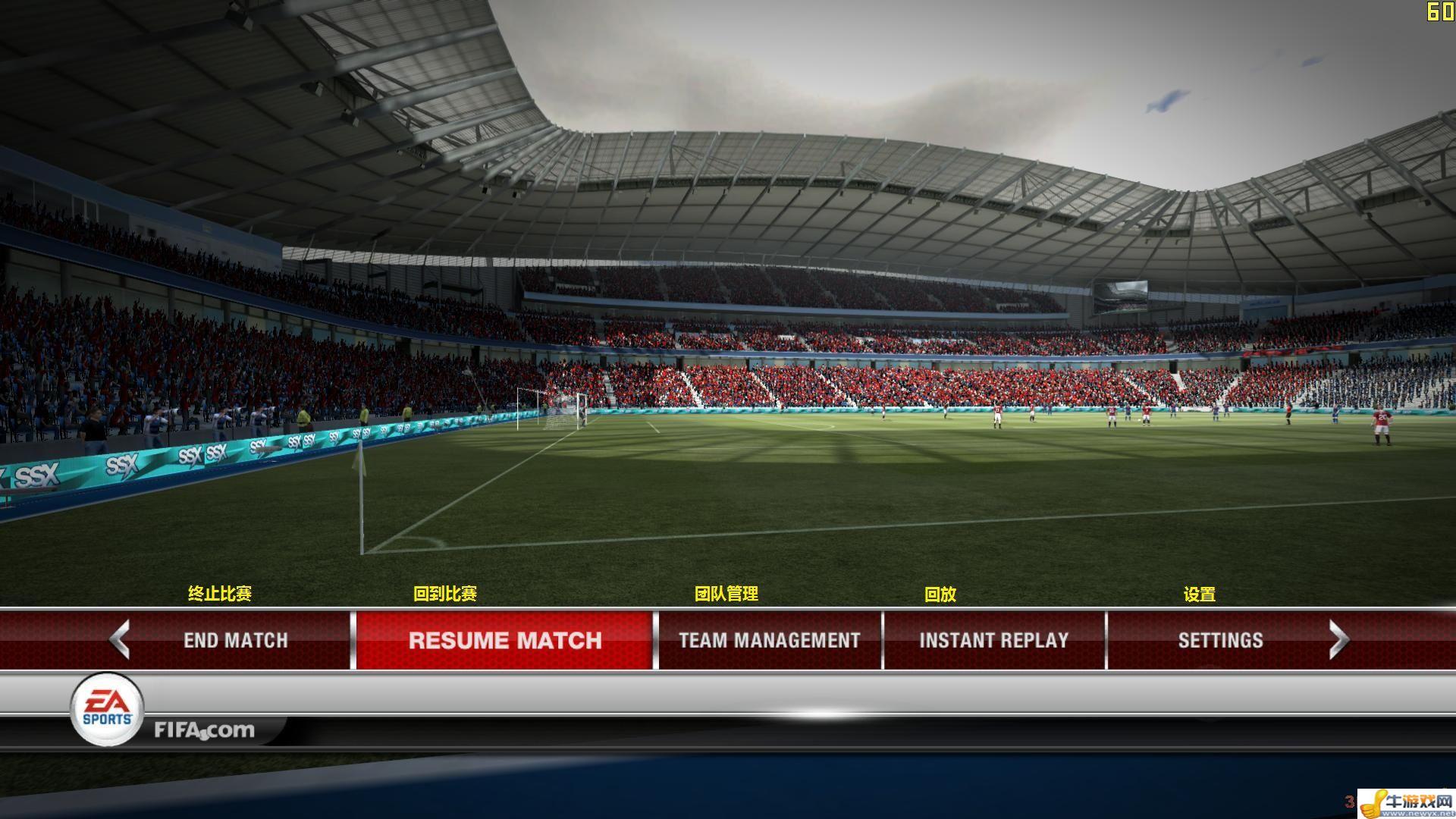Click the left arrow of the menu bar

[120, 639]
